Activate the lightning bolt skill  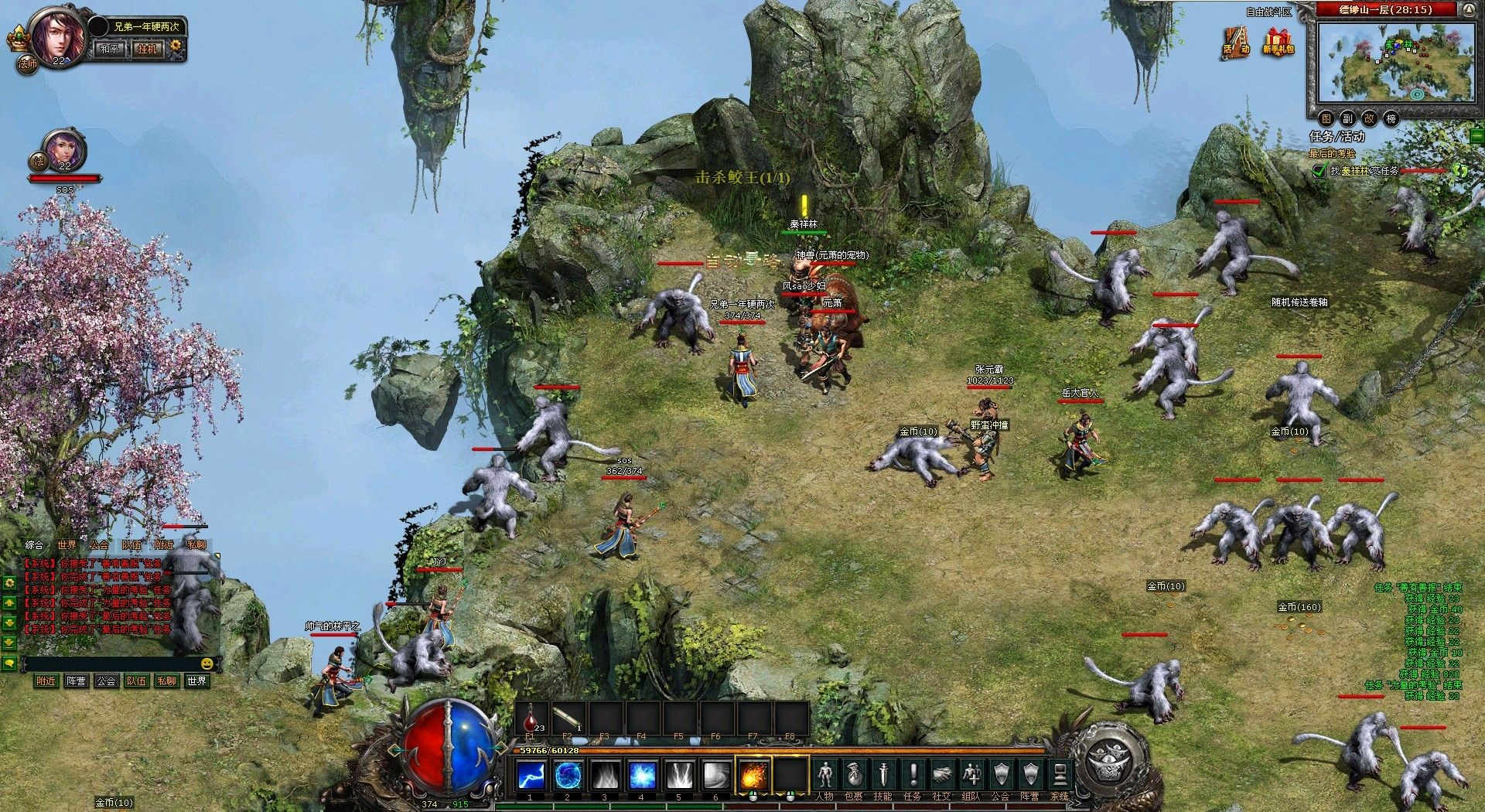531,774
